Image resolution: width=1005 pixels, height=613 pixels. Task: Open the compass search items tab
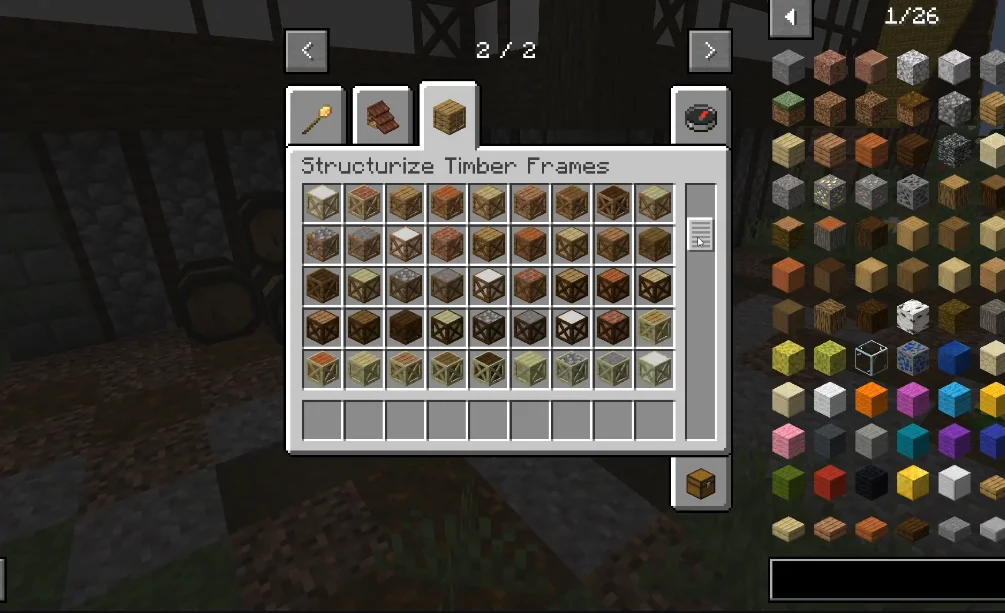(701, 117)
